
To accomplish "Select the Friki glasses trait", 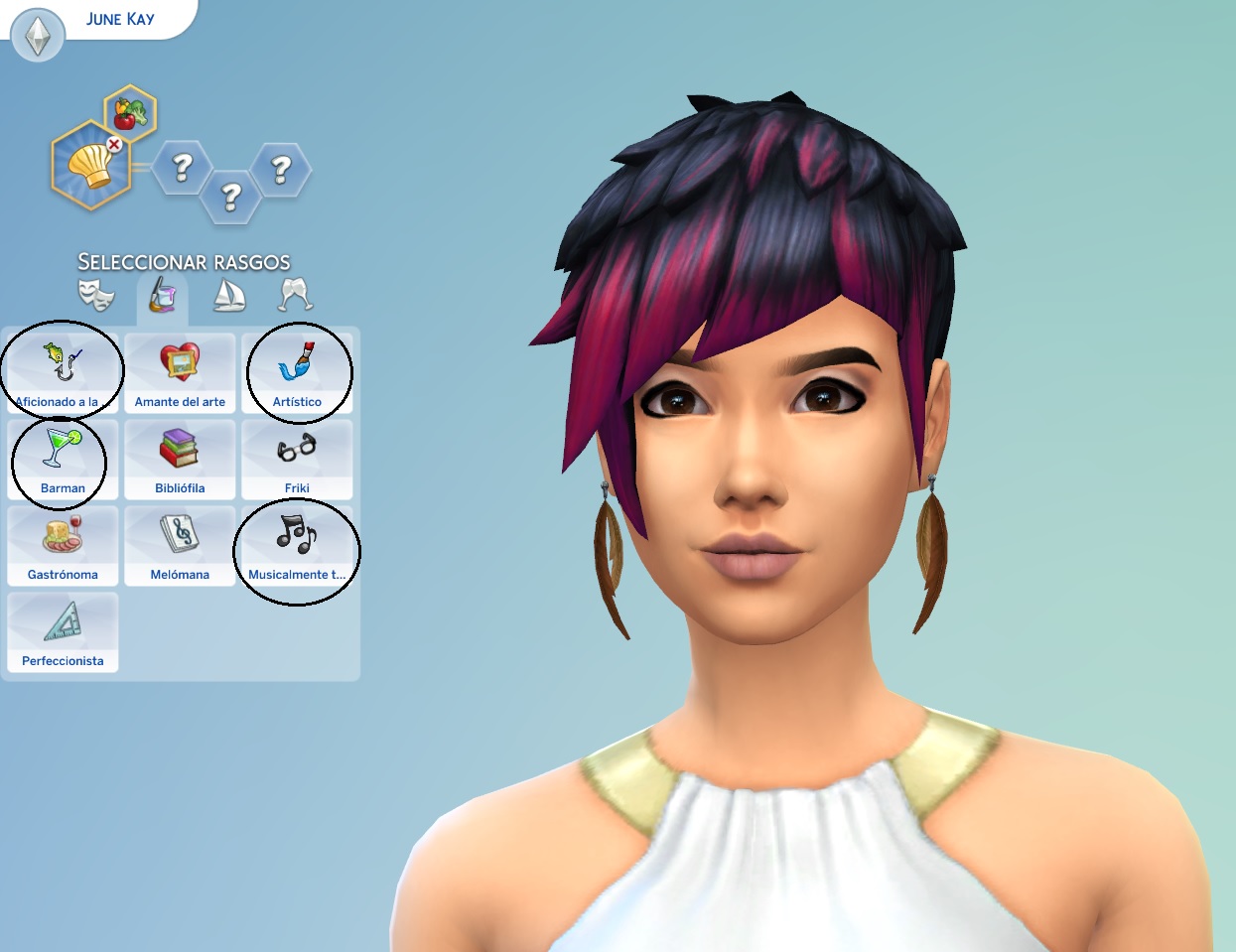I will (297, 459).
